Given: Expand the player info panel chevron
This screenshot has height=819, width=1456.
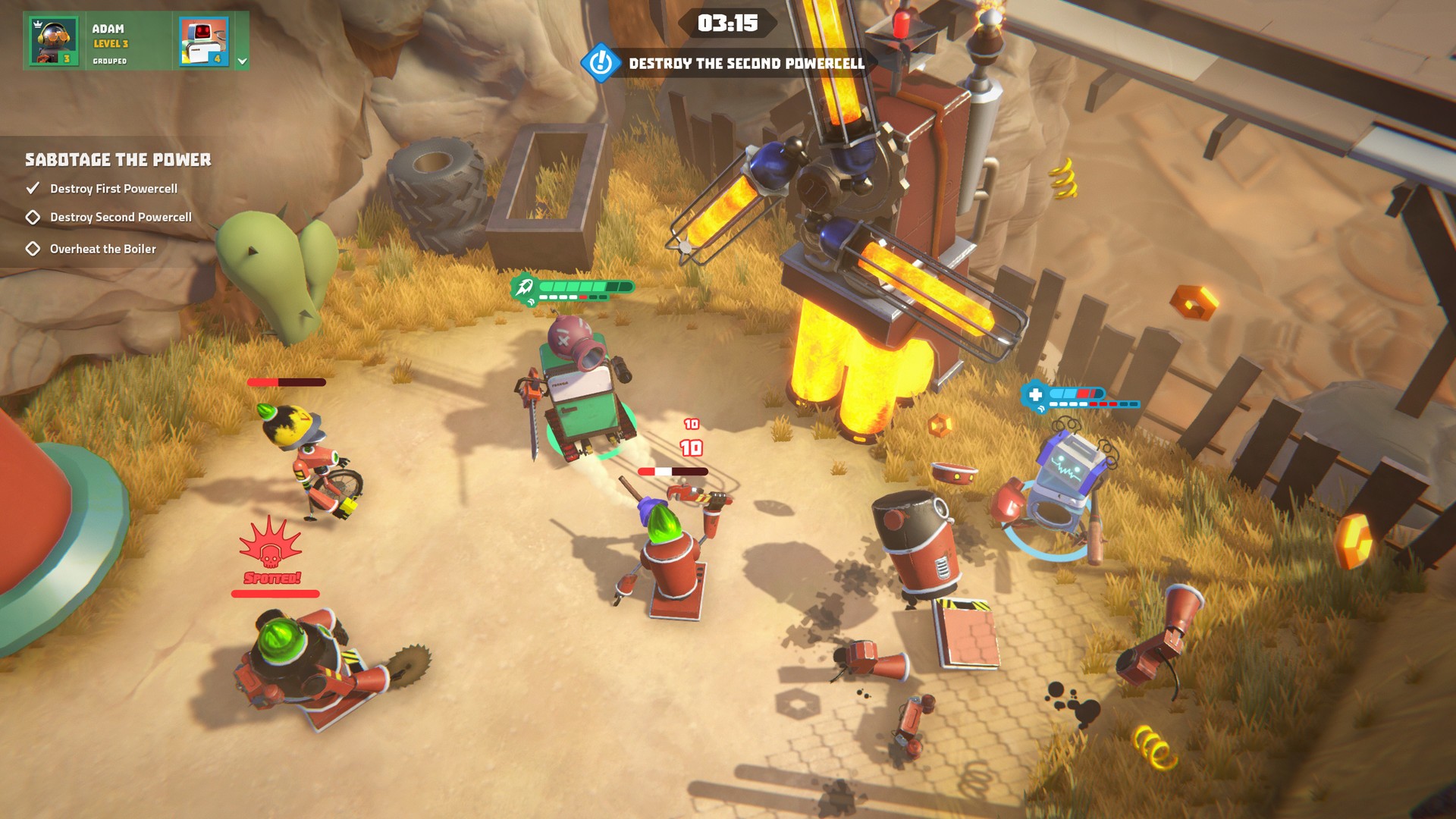Looking at the screenshot, I should coord(241,58).
